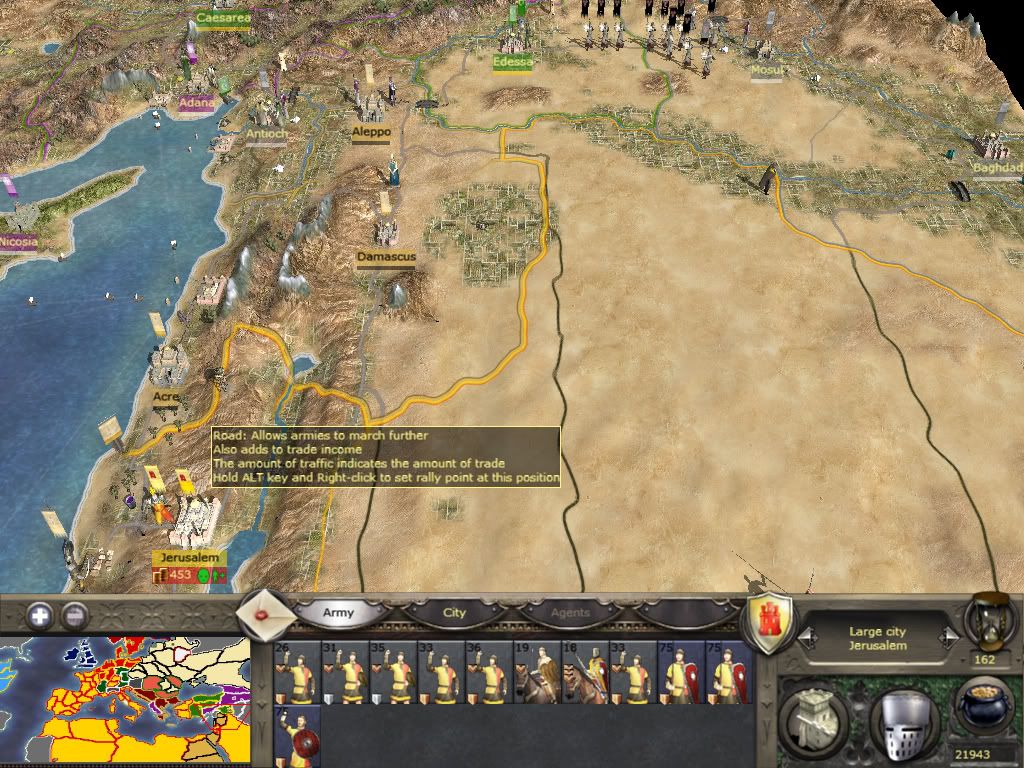The image size is (1024, 768).
Task: Select the cavalry unit card numbered 19
Action: (536, 672)
